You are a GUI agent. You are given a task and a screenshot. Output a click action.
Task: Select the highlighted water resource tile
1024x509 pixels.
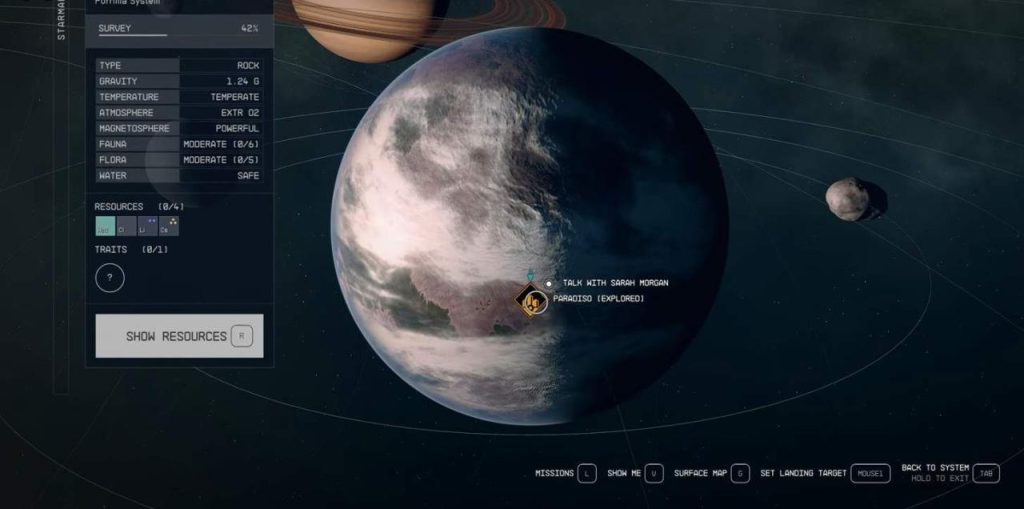(104, 228)
